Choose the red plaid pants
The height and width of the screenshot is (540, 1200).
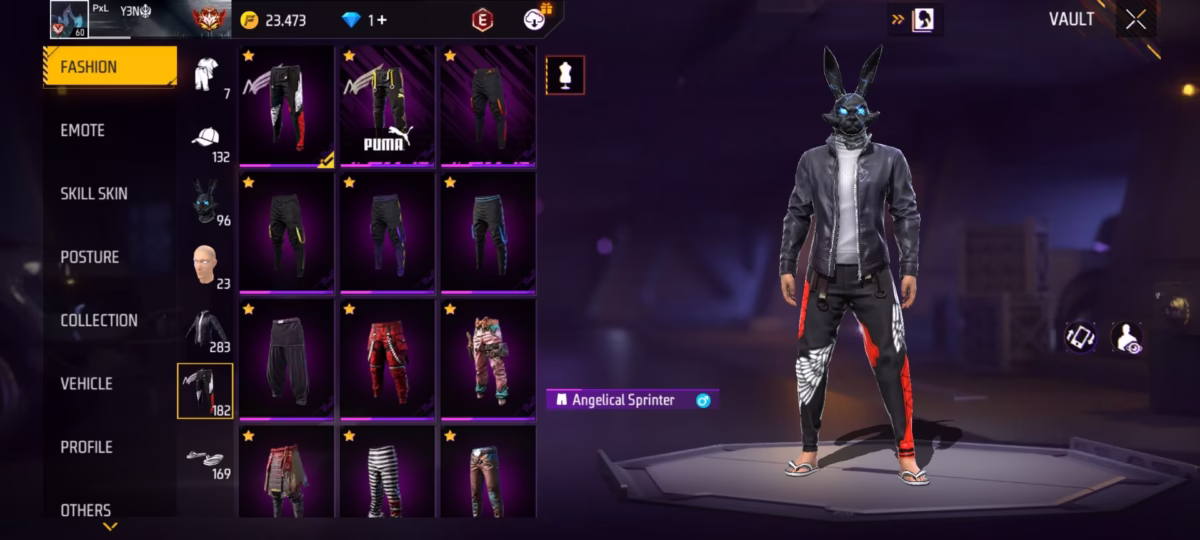(387, 358)
